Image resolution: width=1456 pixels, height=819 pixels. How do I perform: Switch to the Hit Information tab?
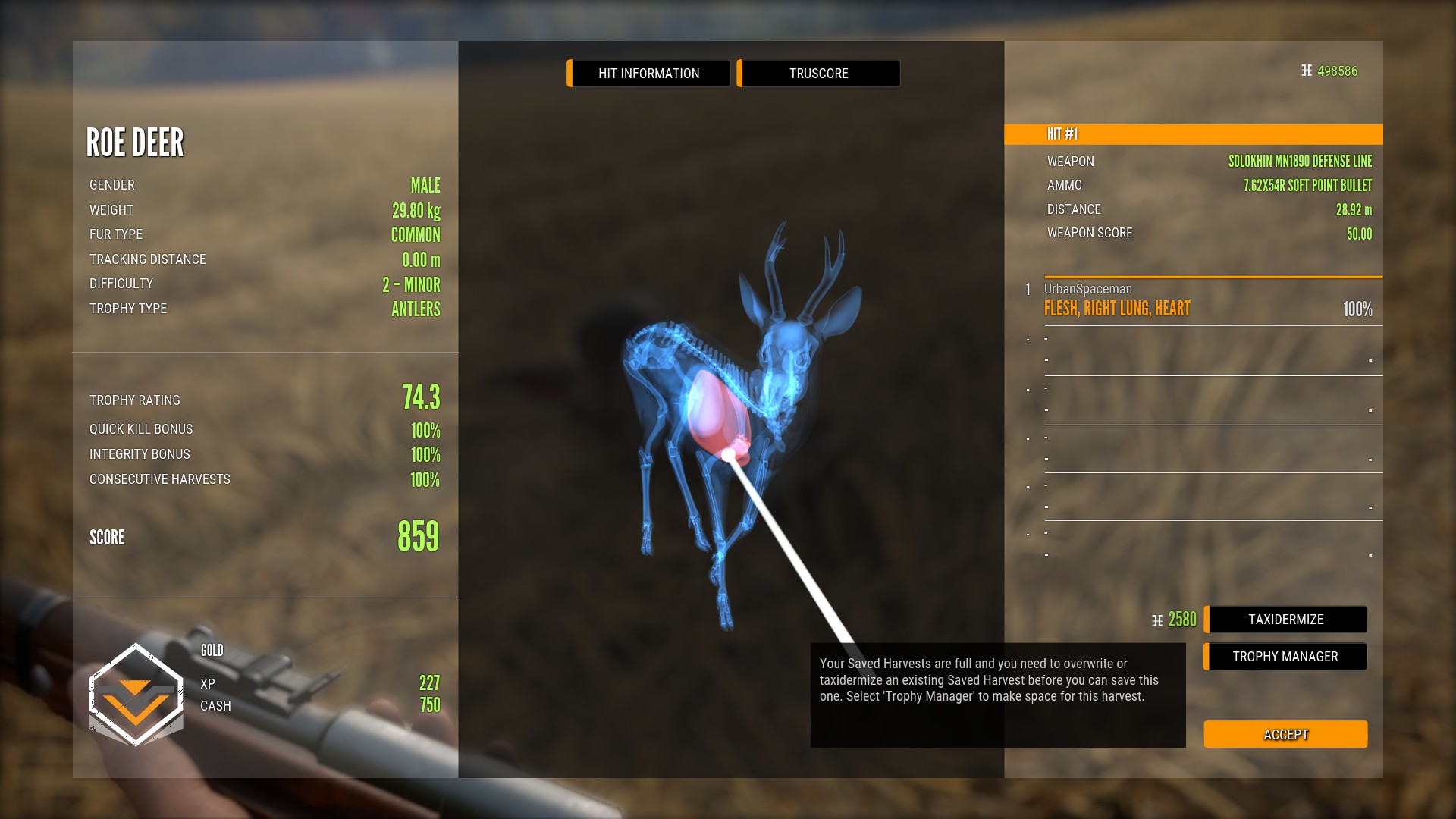point(649,74)
